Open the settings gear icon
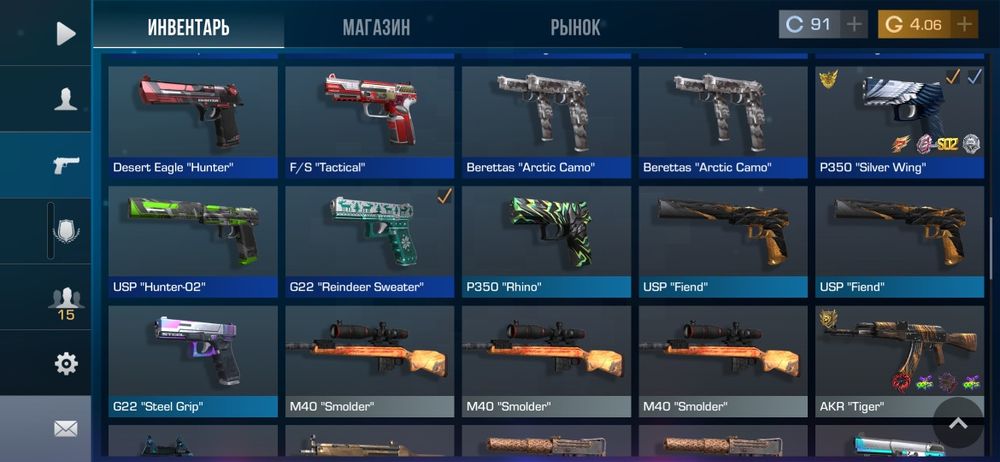 (x=65, y=364)
